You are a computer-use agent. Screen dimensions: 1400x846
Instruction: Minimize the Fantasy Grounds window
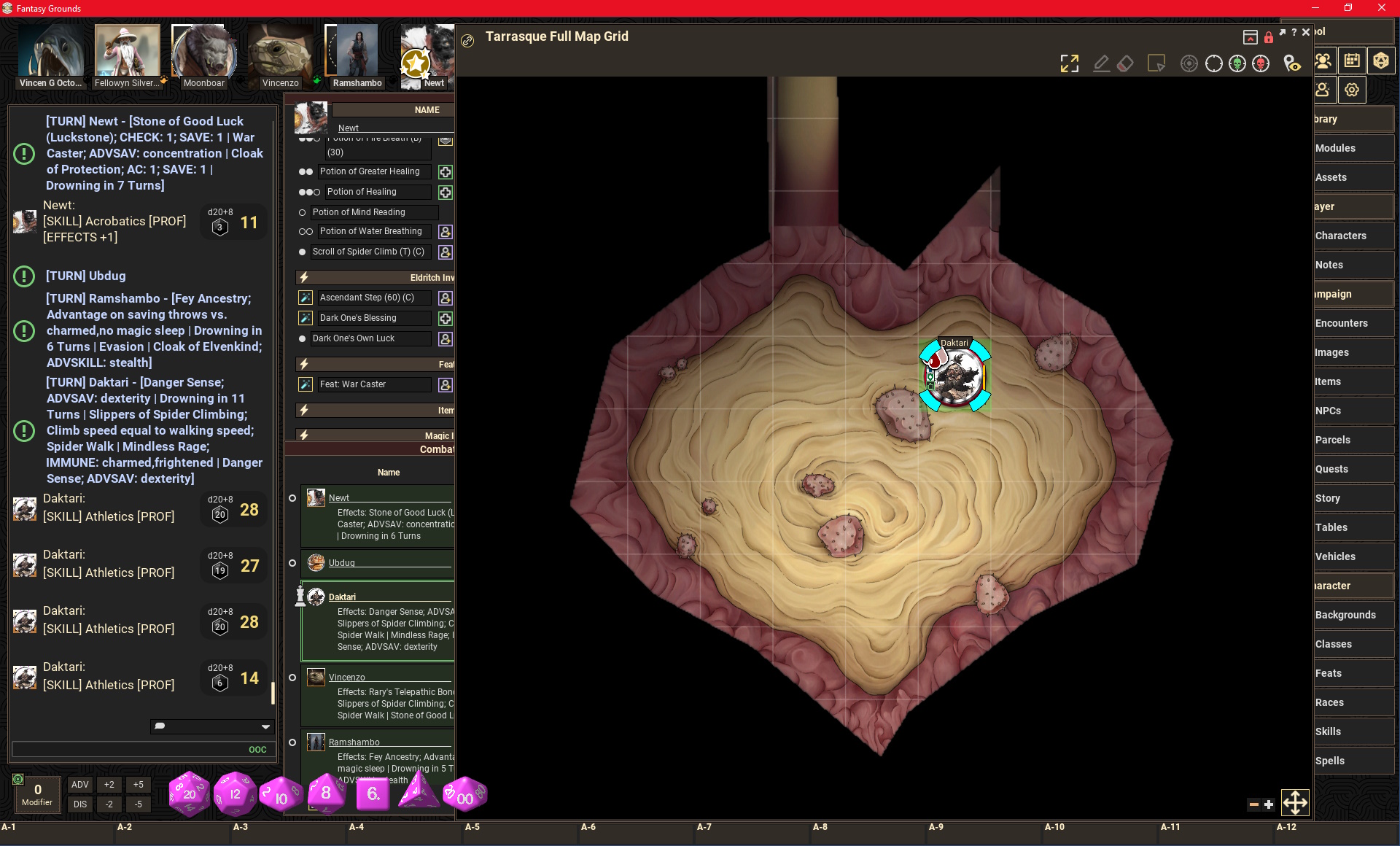pos(1315,8)
